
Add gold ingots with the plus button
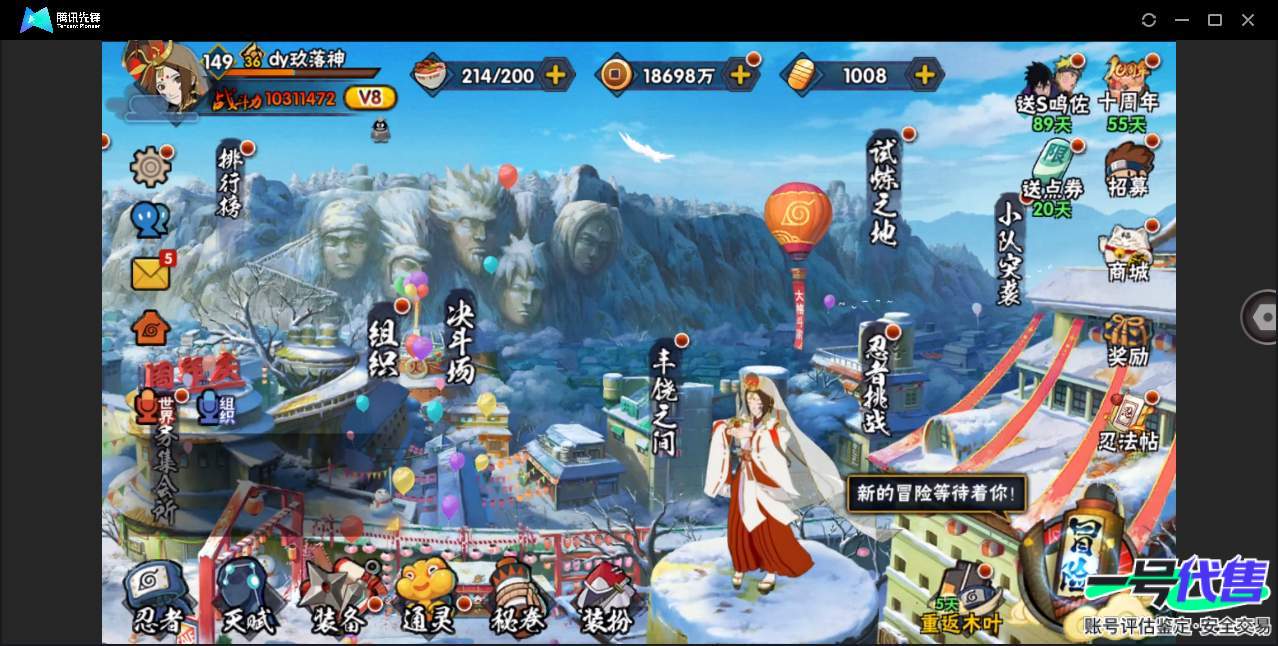925,75
